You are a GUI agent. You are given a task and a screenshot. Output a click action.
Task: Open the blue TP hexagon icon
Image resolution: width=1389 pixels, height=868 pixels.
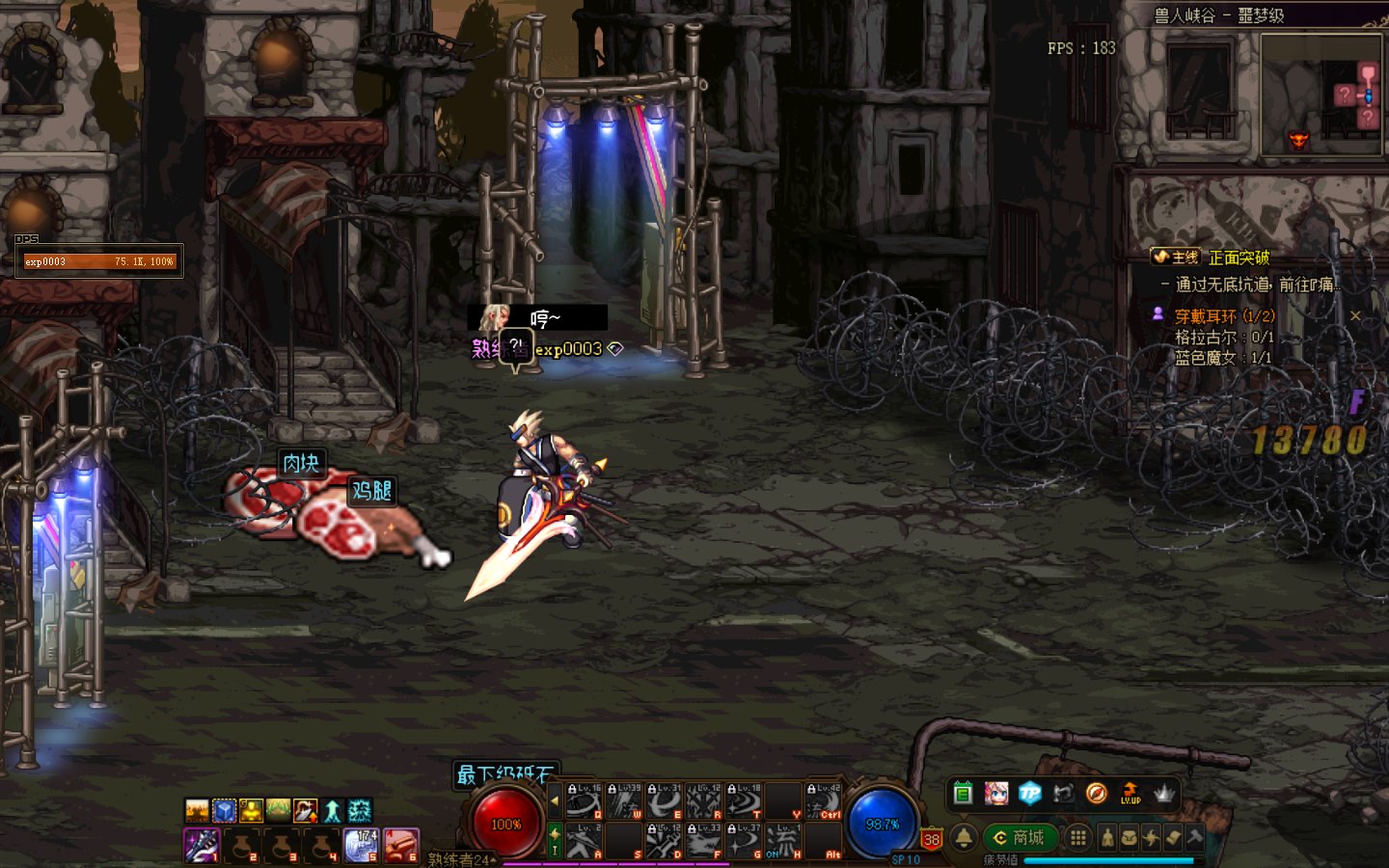[x=1030, y=794]
